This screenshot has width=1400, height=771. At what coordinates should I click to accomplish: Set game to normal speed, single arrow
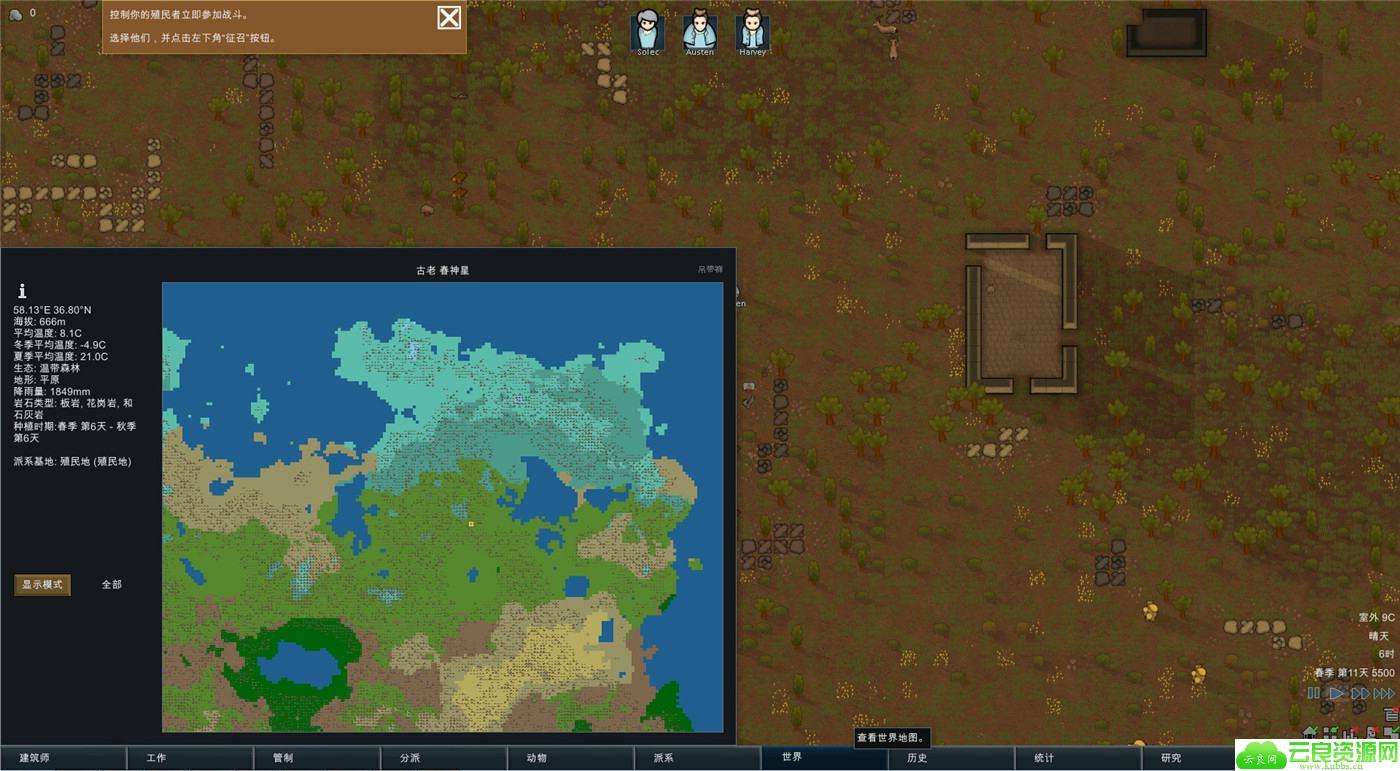(x=1336, y=693)
